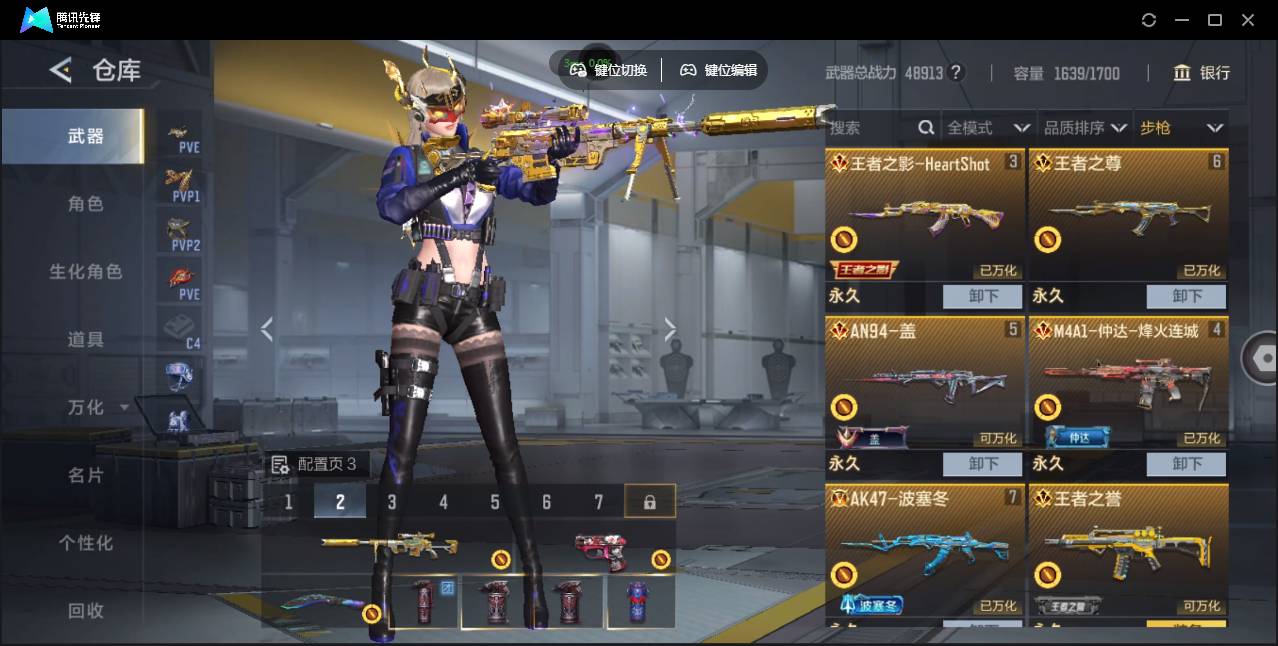The image size is (1278, 646).
Task: Switch to loadout page 3
Action: [392, 502]
